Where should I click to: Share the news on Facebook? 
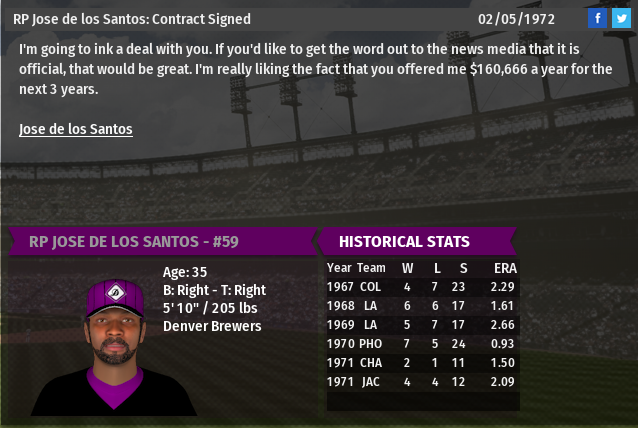(597, 18)
